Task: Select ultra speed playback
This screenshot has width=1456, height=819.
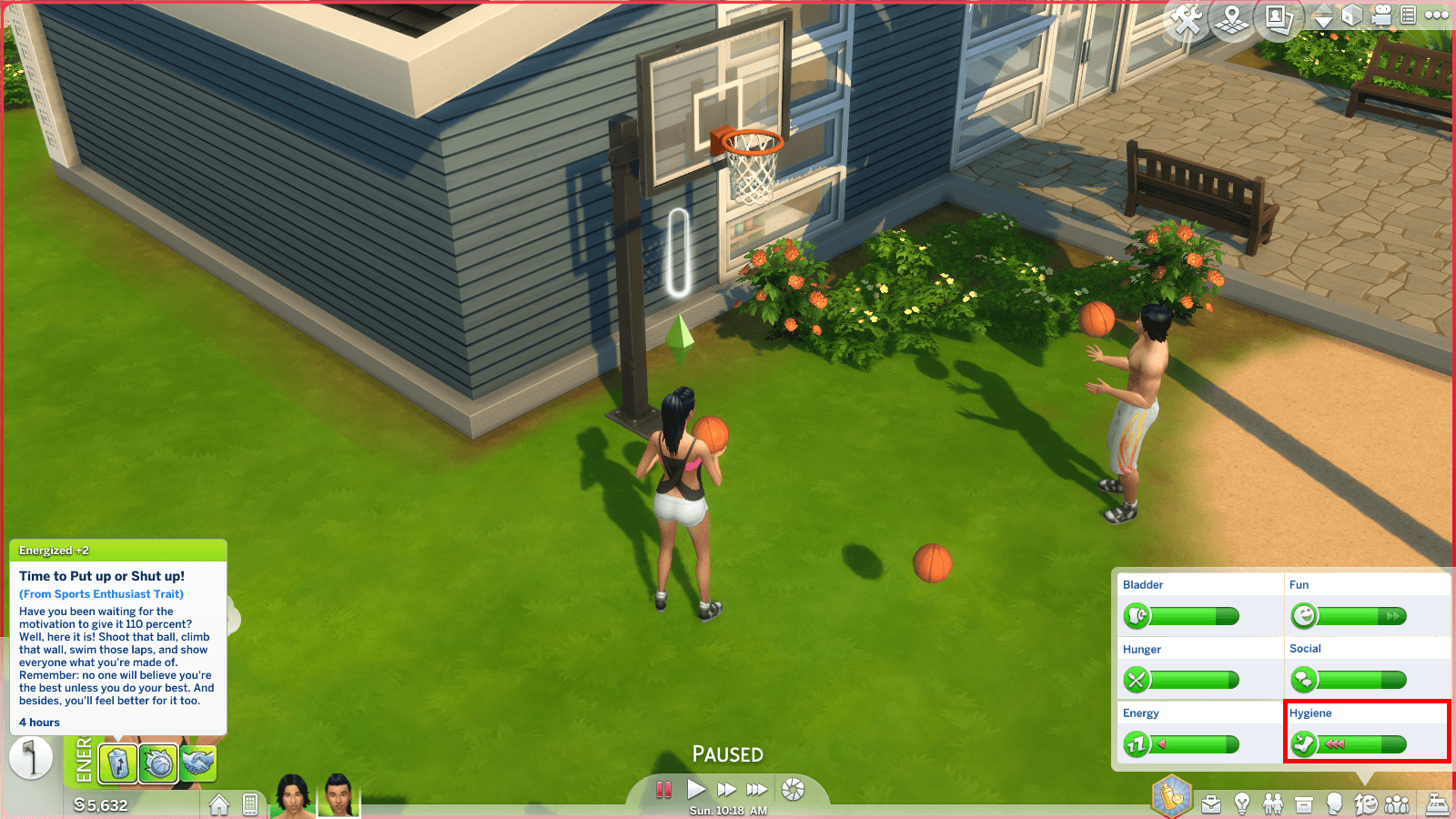Action: [x=757, y=789]
